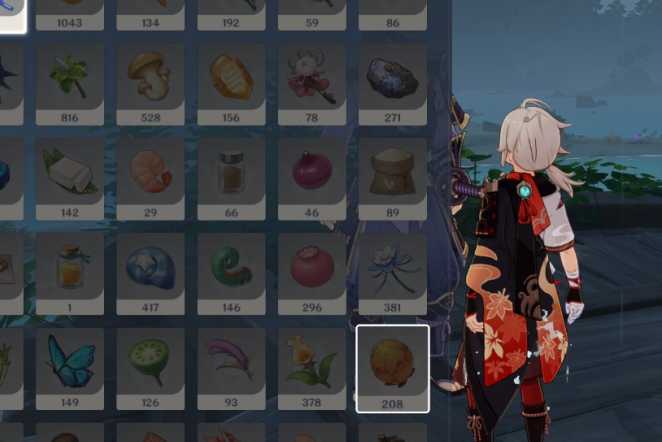662x442 pixels.
Task: Click the highlighted orange orb item slot
Action: coord(392,365)
